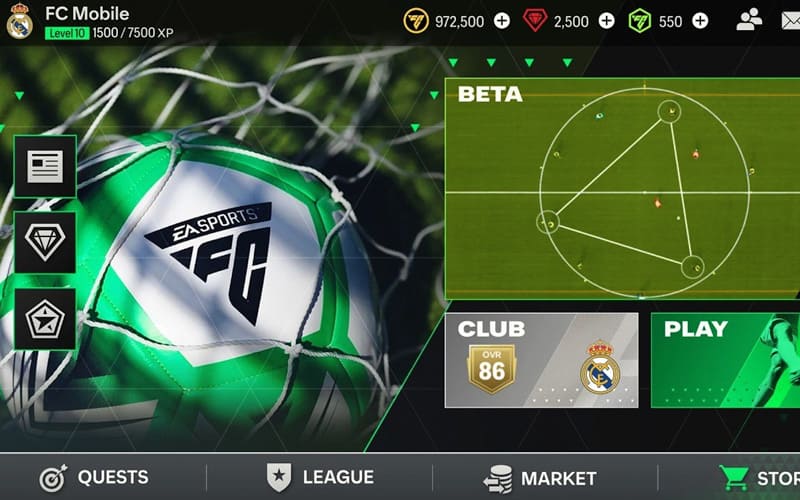Add more green FC points with the plus button
This screenshot has height=500, width=800.
[700, 21]
